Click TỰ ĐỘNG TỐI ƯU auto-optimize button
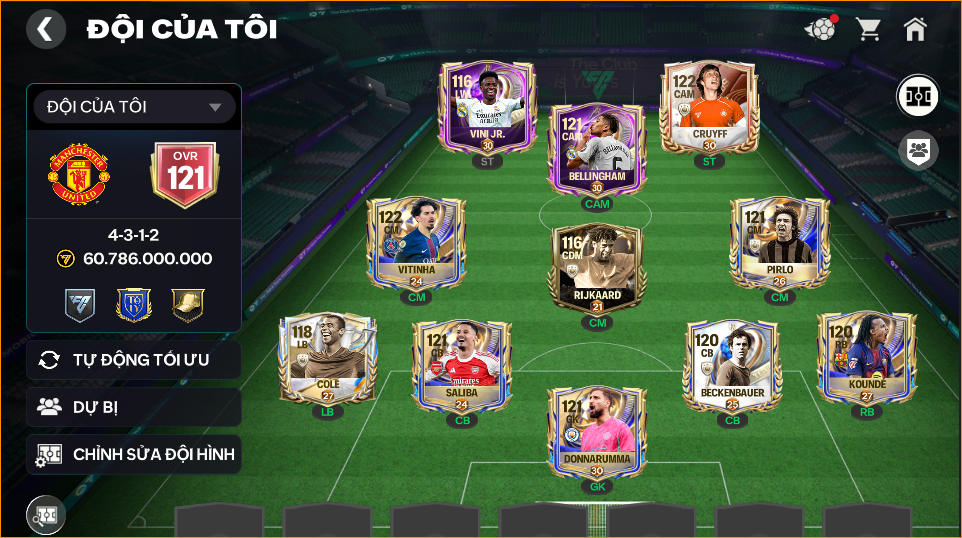Viewport: 962px width, 538px height. tap(134, 360)
